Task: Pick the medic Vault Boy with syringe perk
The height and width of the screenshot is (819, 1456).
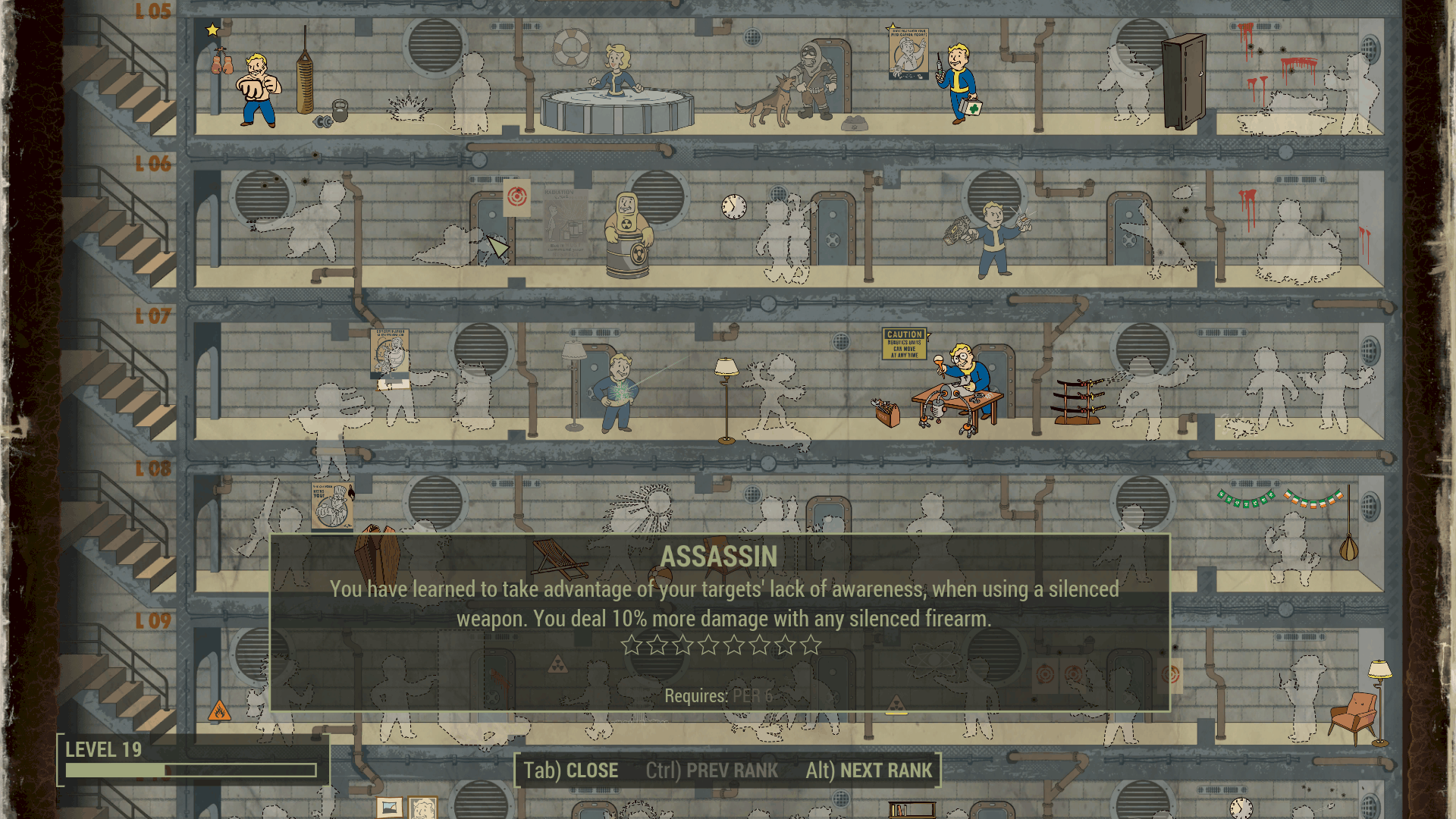Action: [x=959, y=82]
